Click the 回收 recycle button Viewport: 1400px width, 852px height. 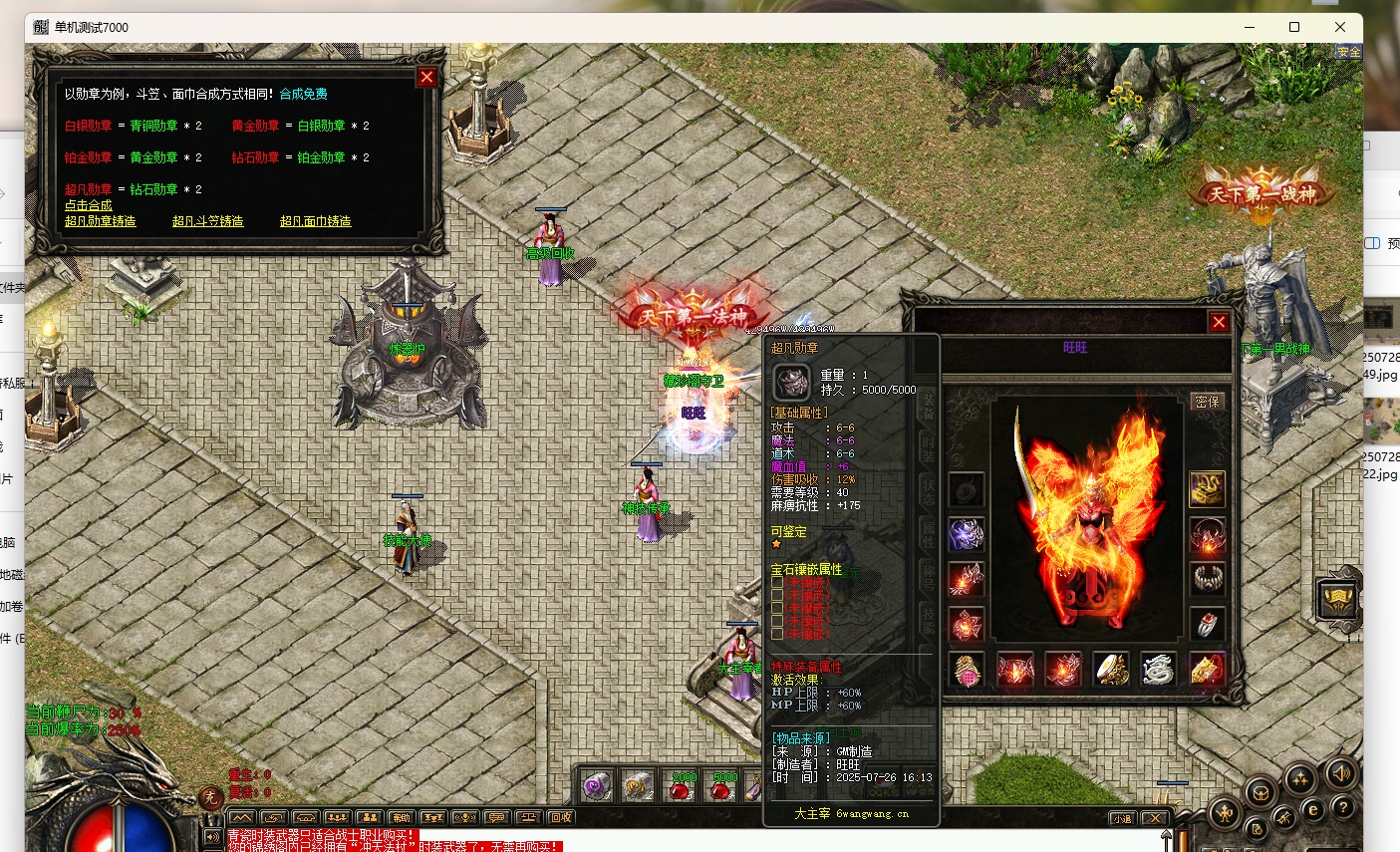[x=561, y=818]
